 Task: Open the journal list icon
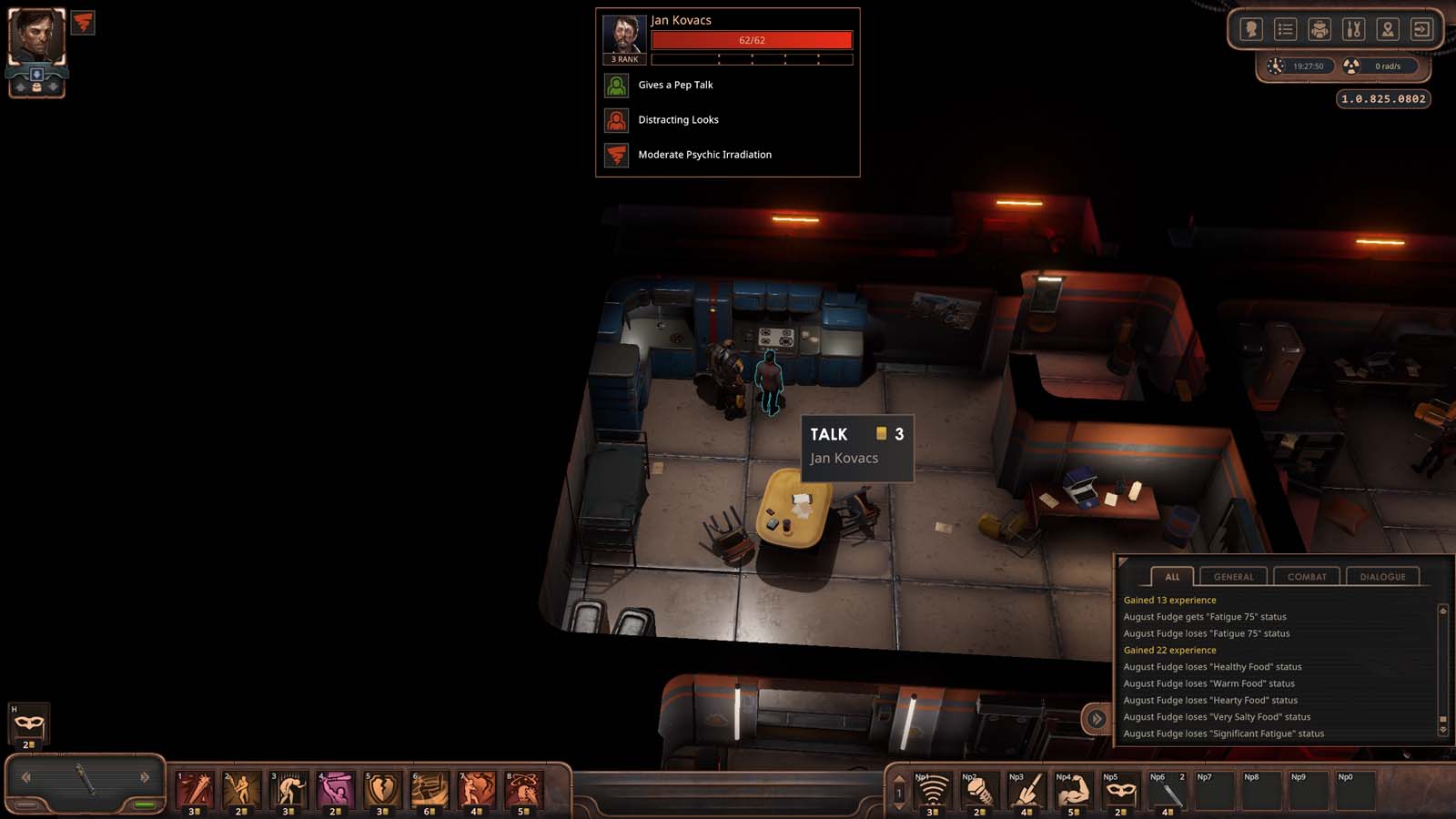point(1285,28)
